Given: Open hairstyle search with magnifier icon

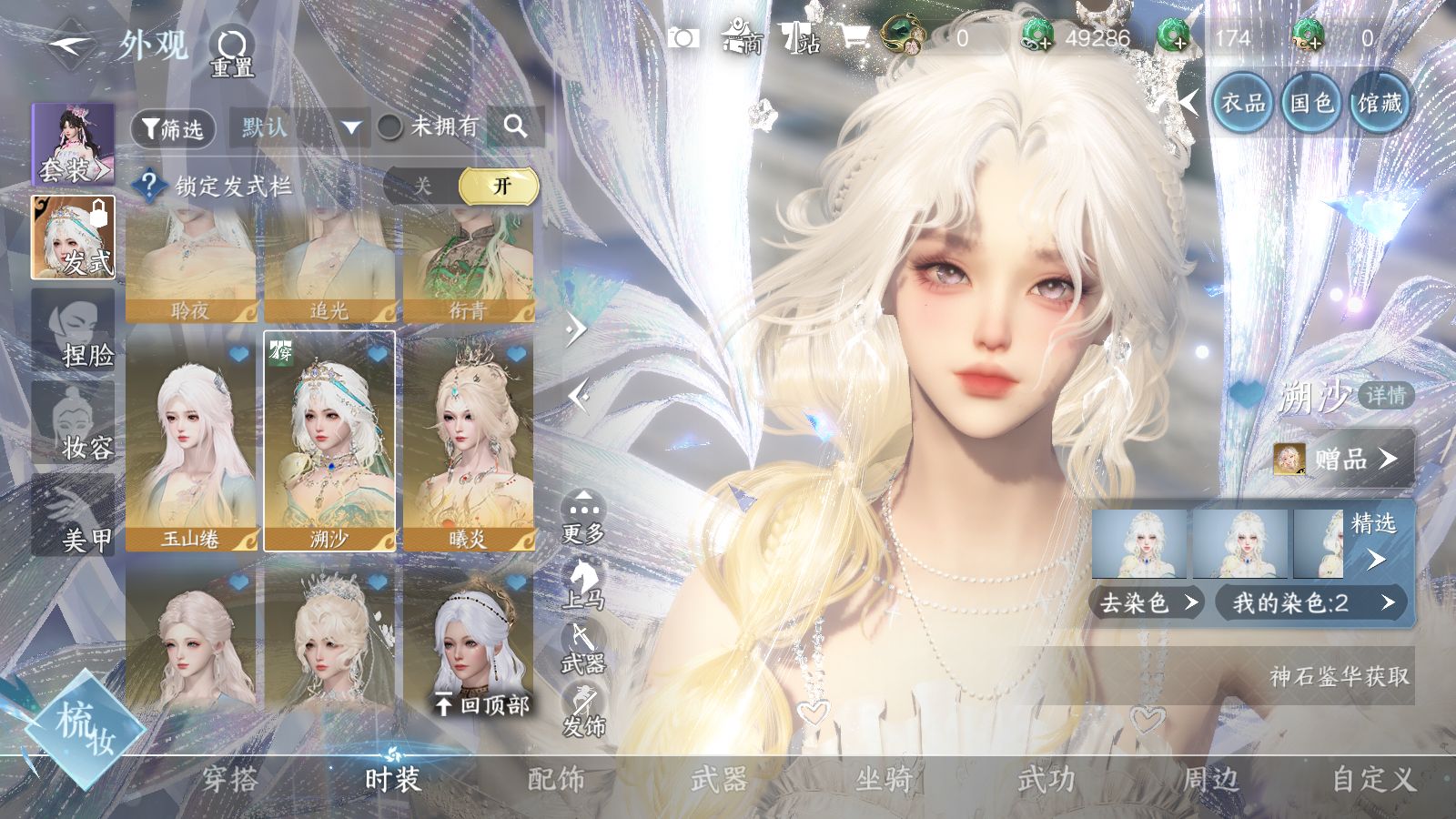Looking at the screenshot, I should tap(515, 126).
